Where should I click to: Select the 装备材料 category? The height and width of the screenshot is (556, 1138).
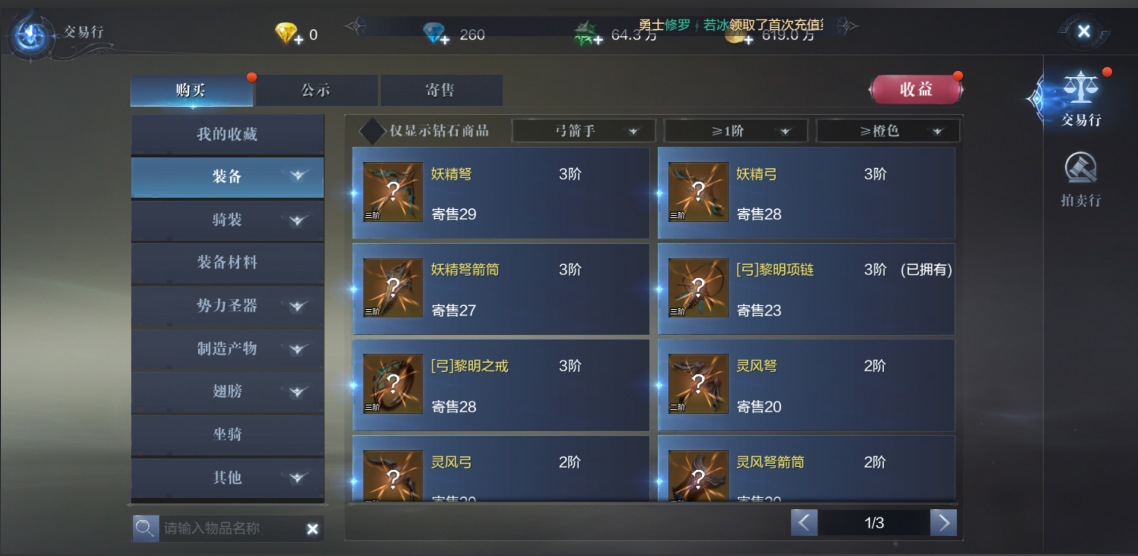(227, 262)
